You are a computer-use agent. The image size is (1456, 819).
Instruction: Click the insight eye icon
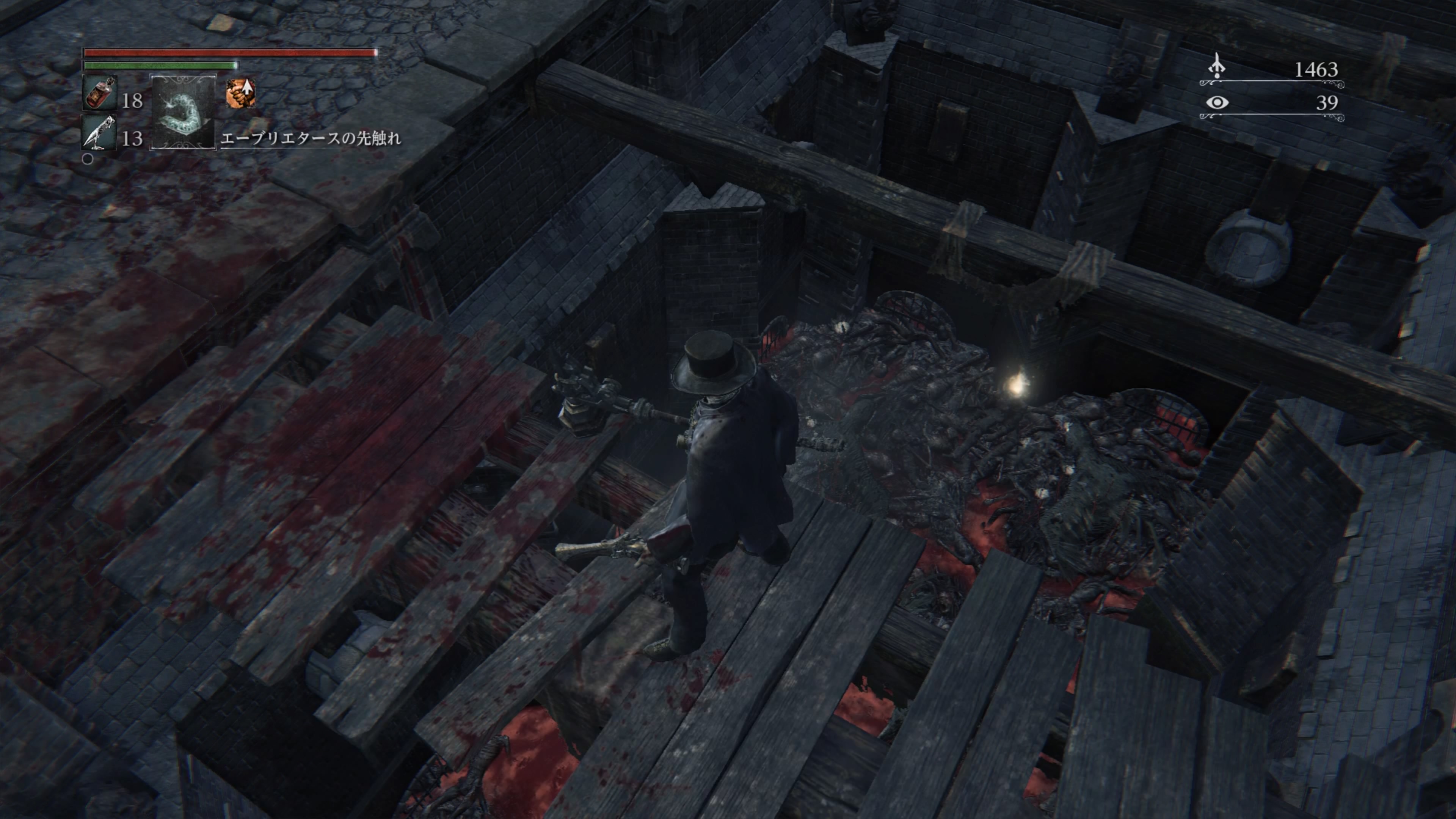point(1217,102)
